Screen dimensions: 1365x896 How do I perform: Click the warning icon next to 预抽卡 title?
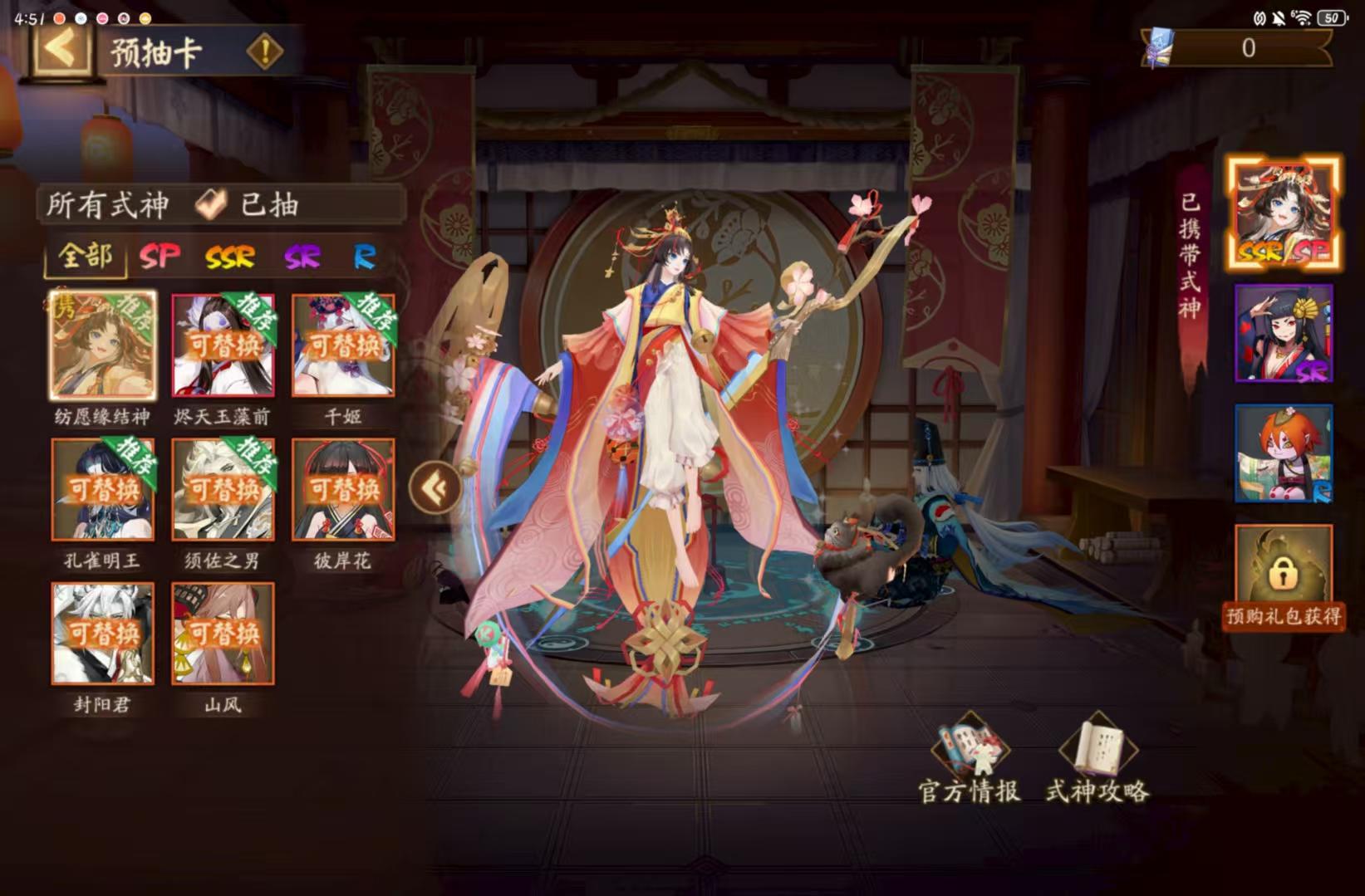[264, 51]
